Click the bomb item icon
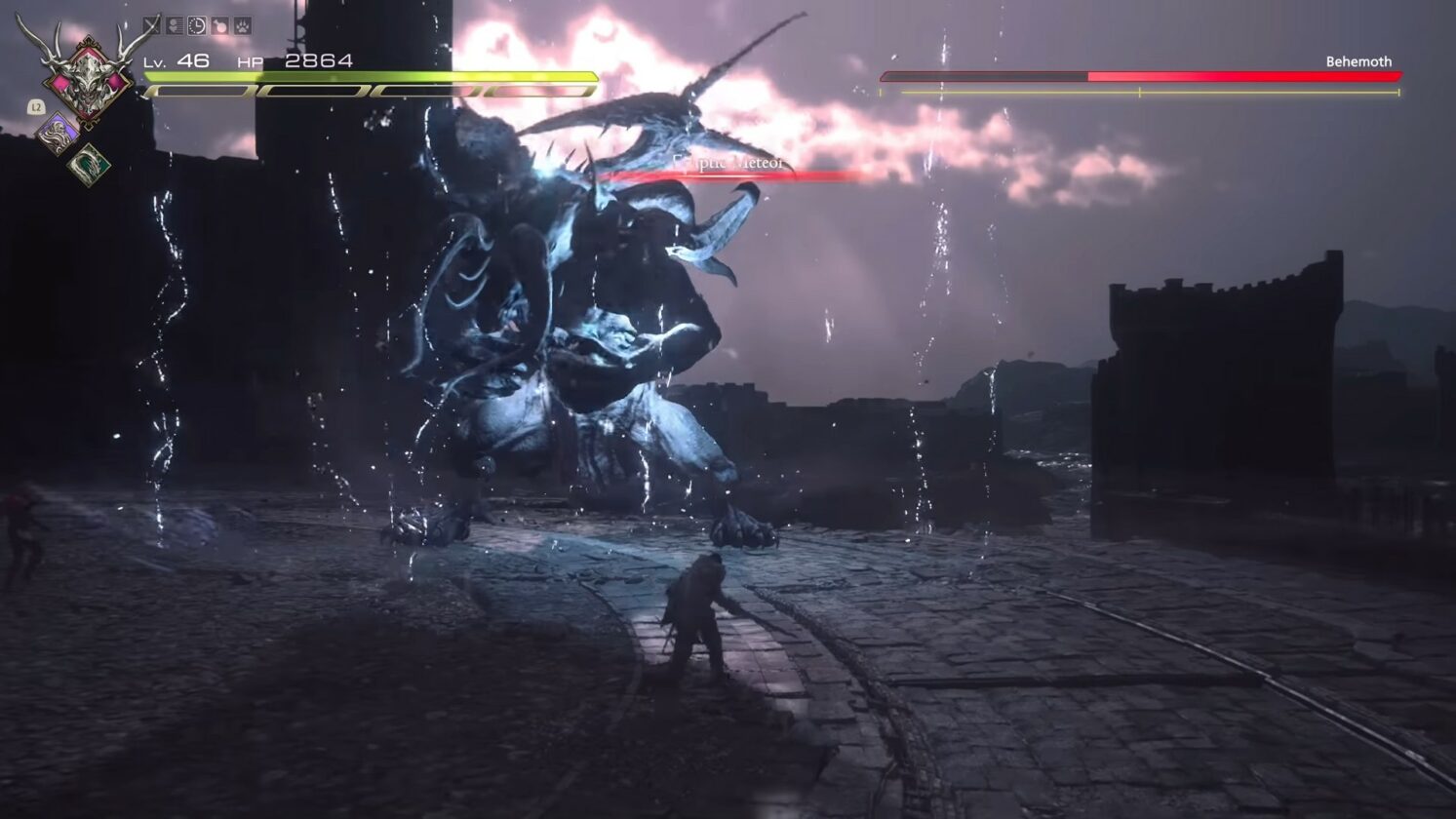Screen dimensions: 1456x819 pos(218,24)
